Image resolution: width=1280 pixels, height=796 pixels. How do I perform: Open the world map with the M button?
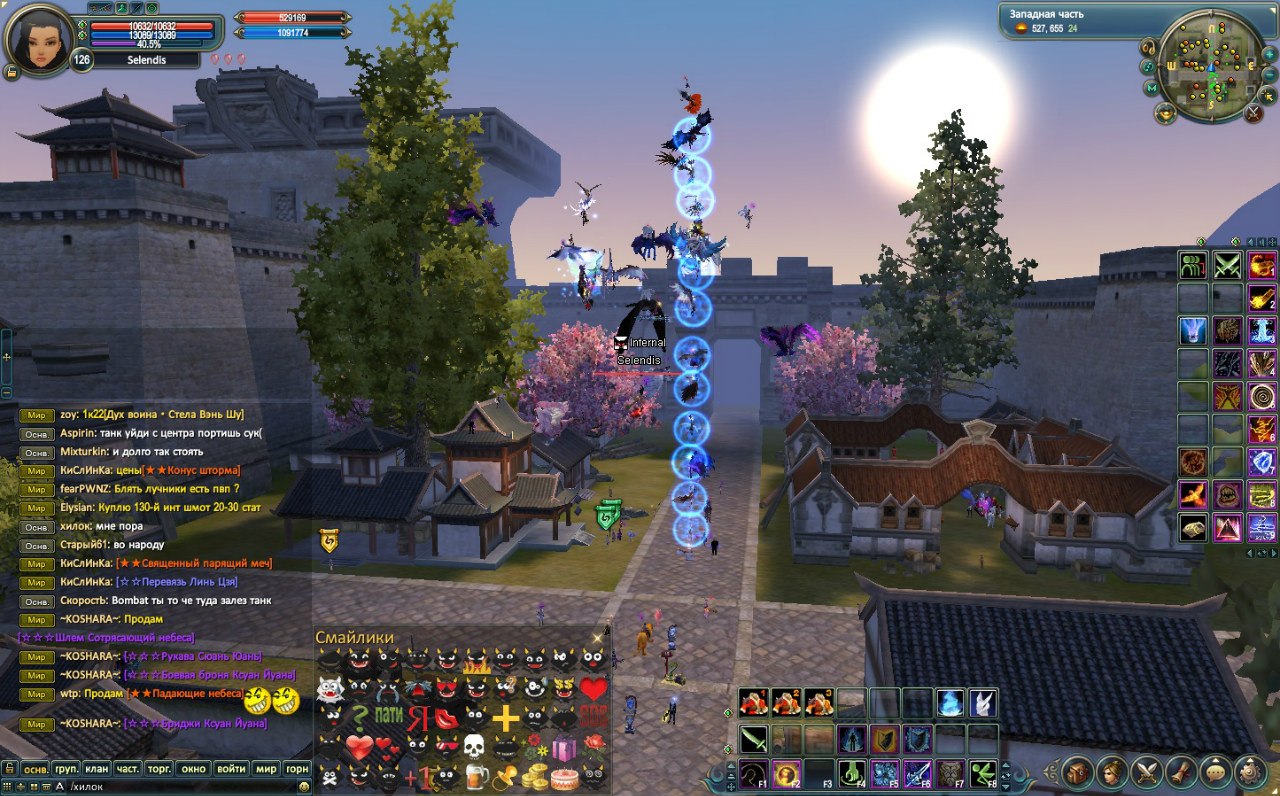click(x=1152, y=88)
